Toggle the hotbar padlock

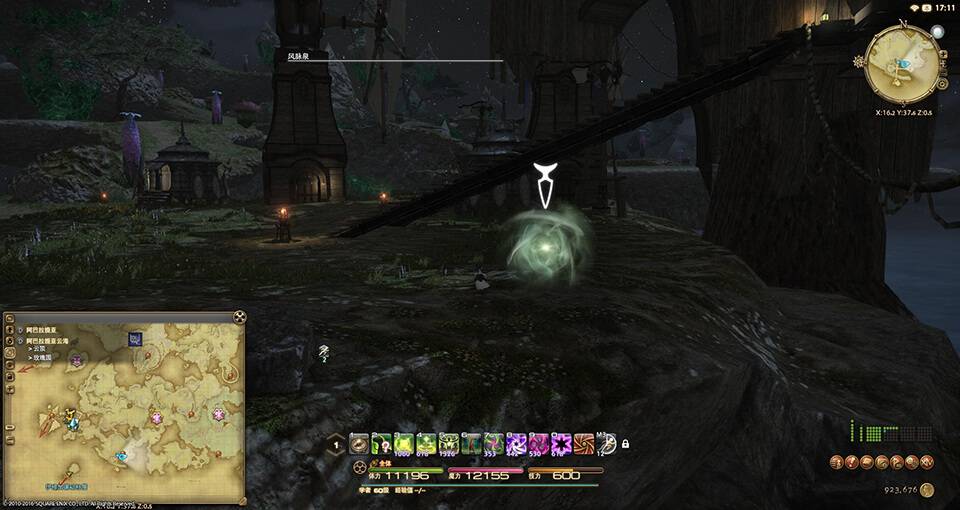625,444
